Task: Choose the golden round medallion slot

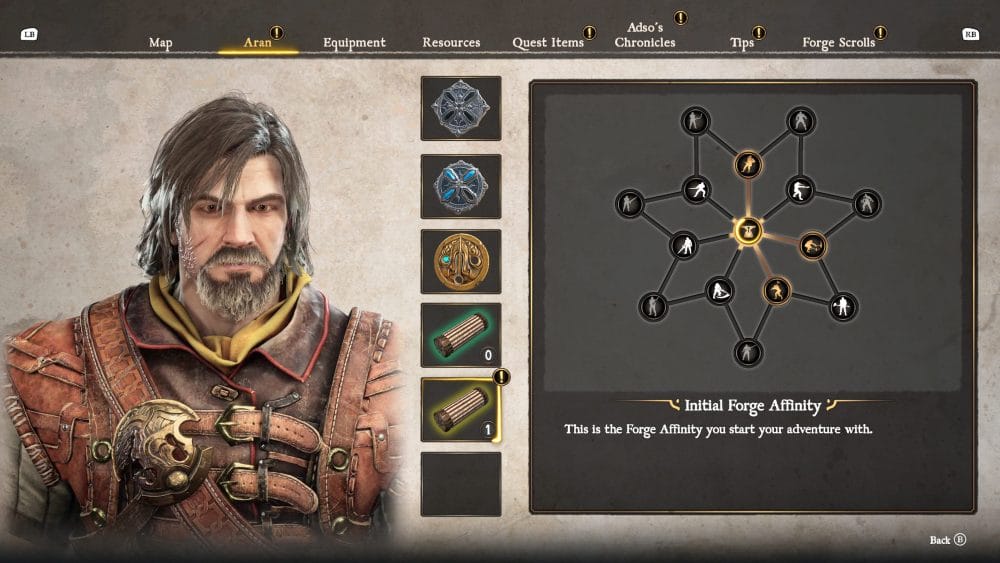Action: click(x=460, y=261)
